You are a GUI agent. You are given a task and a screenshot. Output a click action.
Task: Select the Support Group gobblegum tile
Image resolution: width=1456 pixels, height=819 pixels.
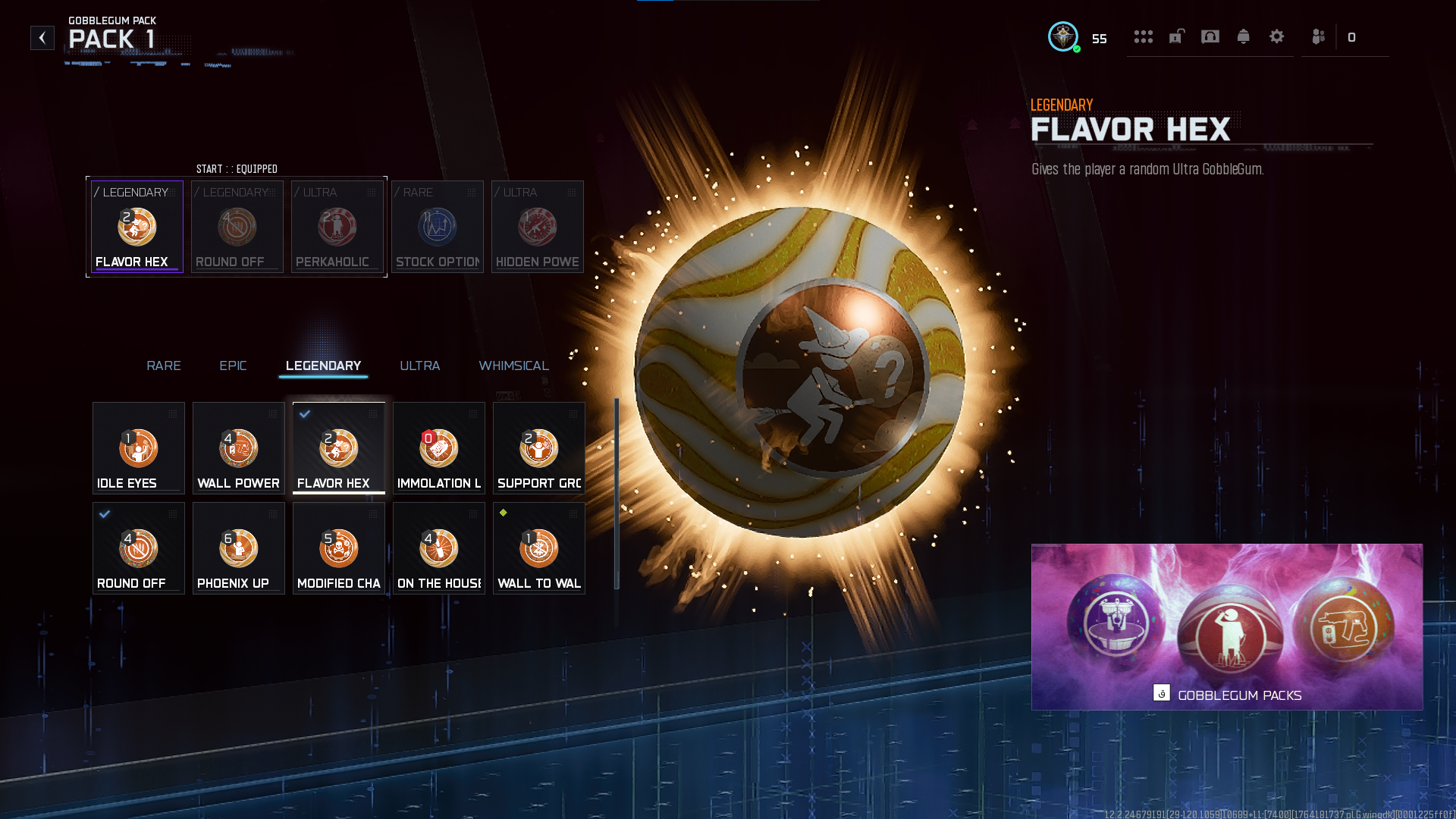(x=539, y=447)
